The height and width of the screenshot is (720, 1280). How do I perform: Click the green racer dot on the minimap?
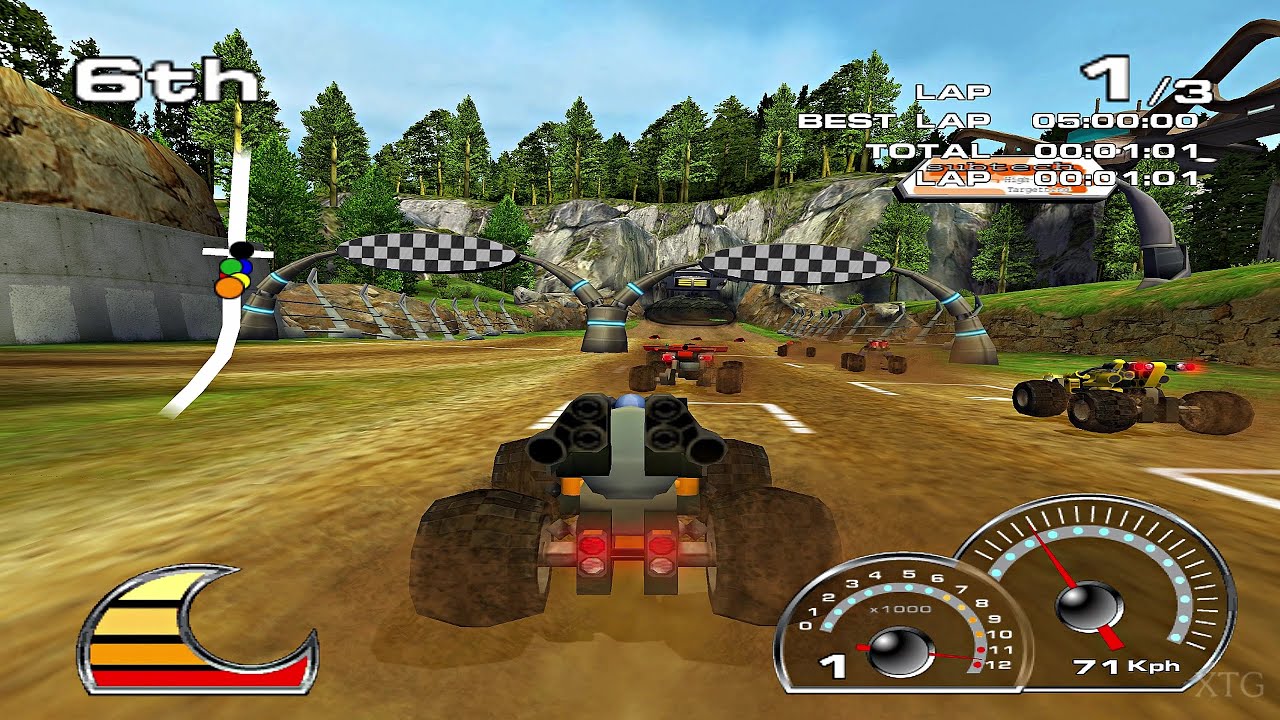pyautogui.click(x=231, y=266)
